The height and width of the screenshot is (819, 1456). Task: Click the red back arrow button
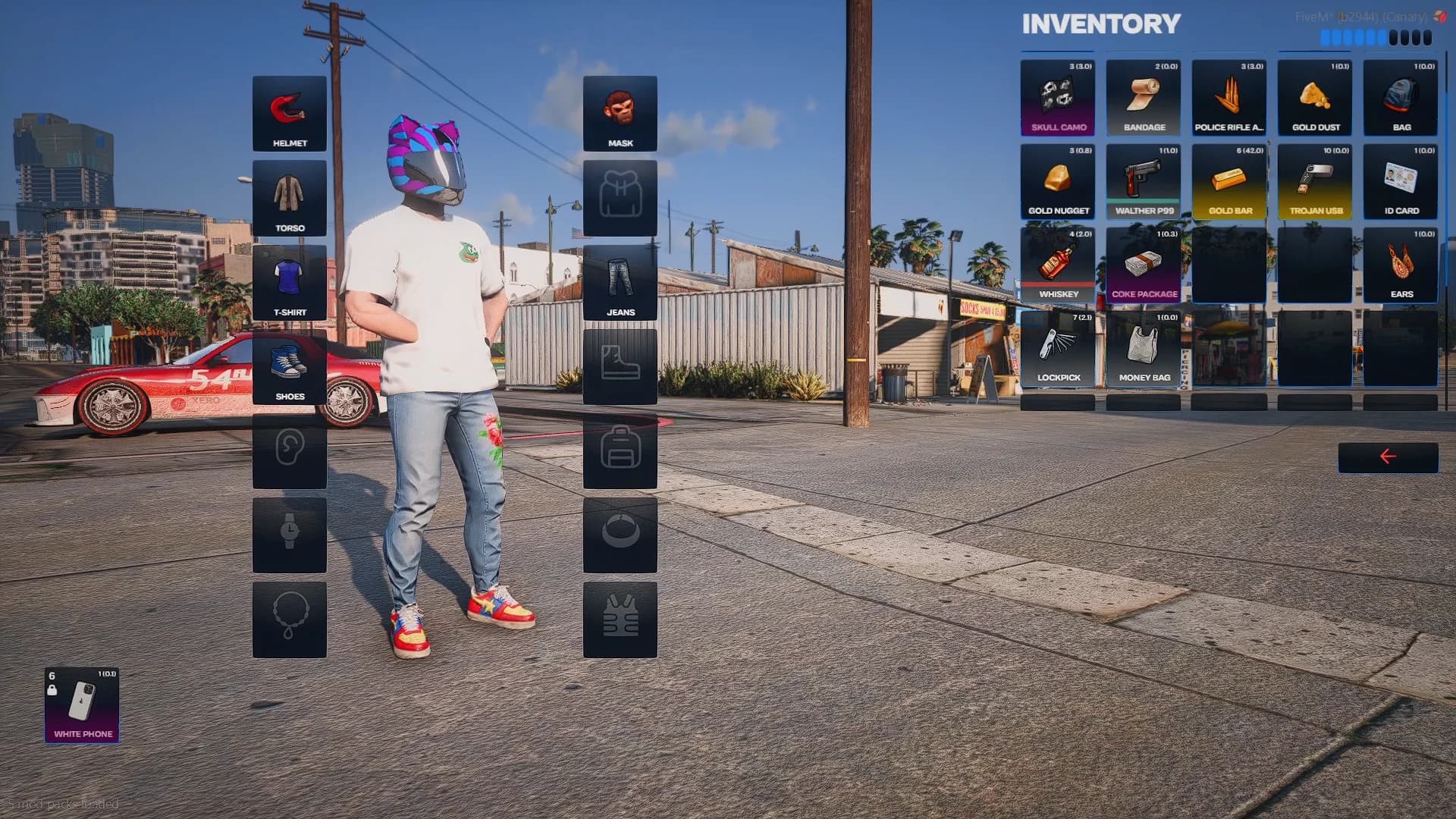click(1389, 455)
